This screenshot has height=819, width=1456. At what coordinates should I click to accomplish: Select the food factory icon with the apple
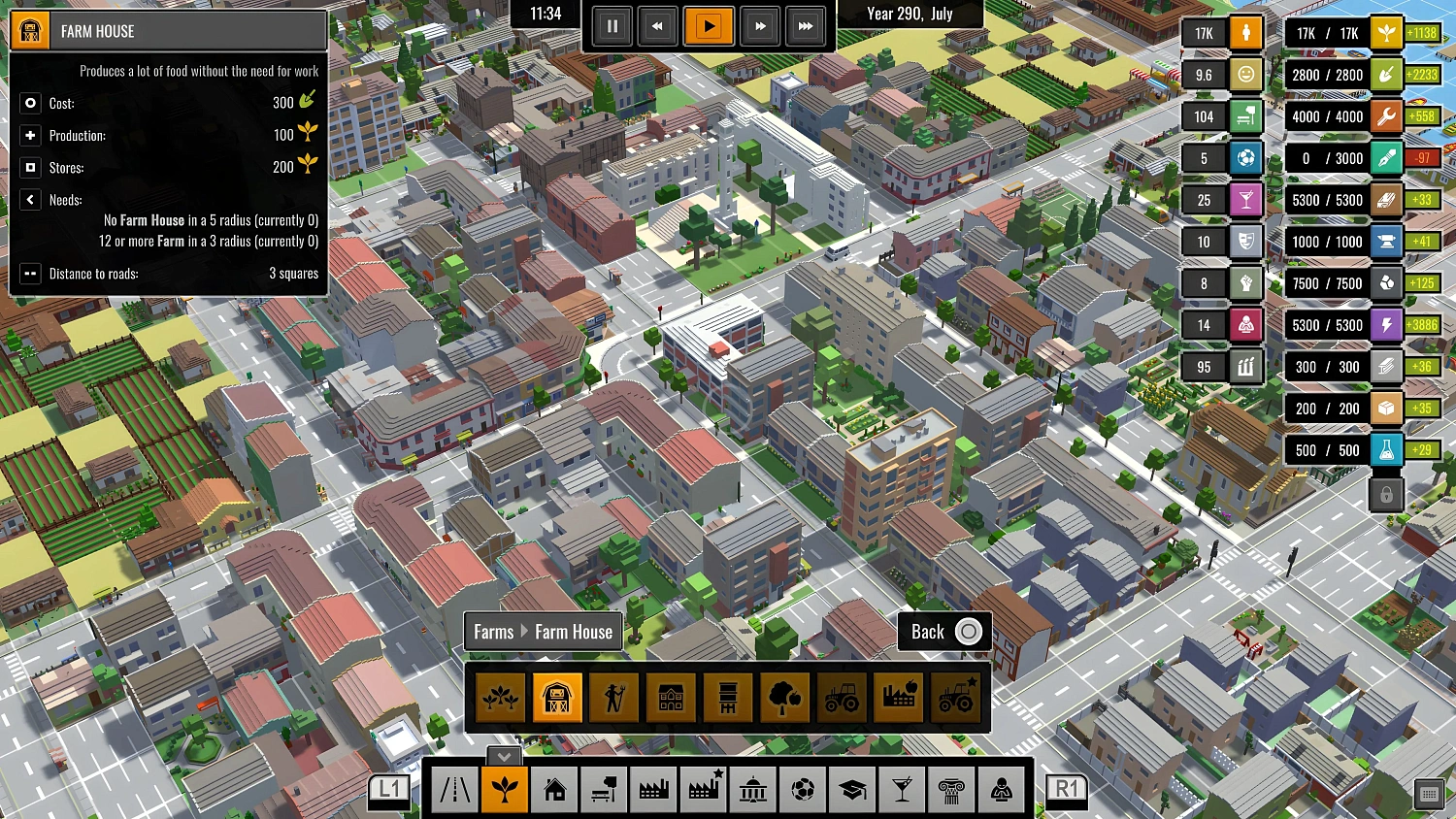coord(898,697)
